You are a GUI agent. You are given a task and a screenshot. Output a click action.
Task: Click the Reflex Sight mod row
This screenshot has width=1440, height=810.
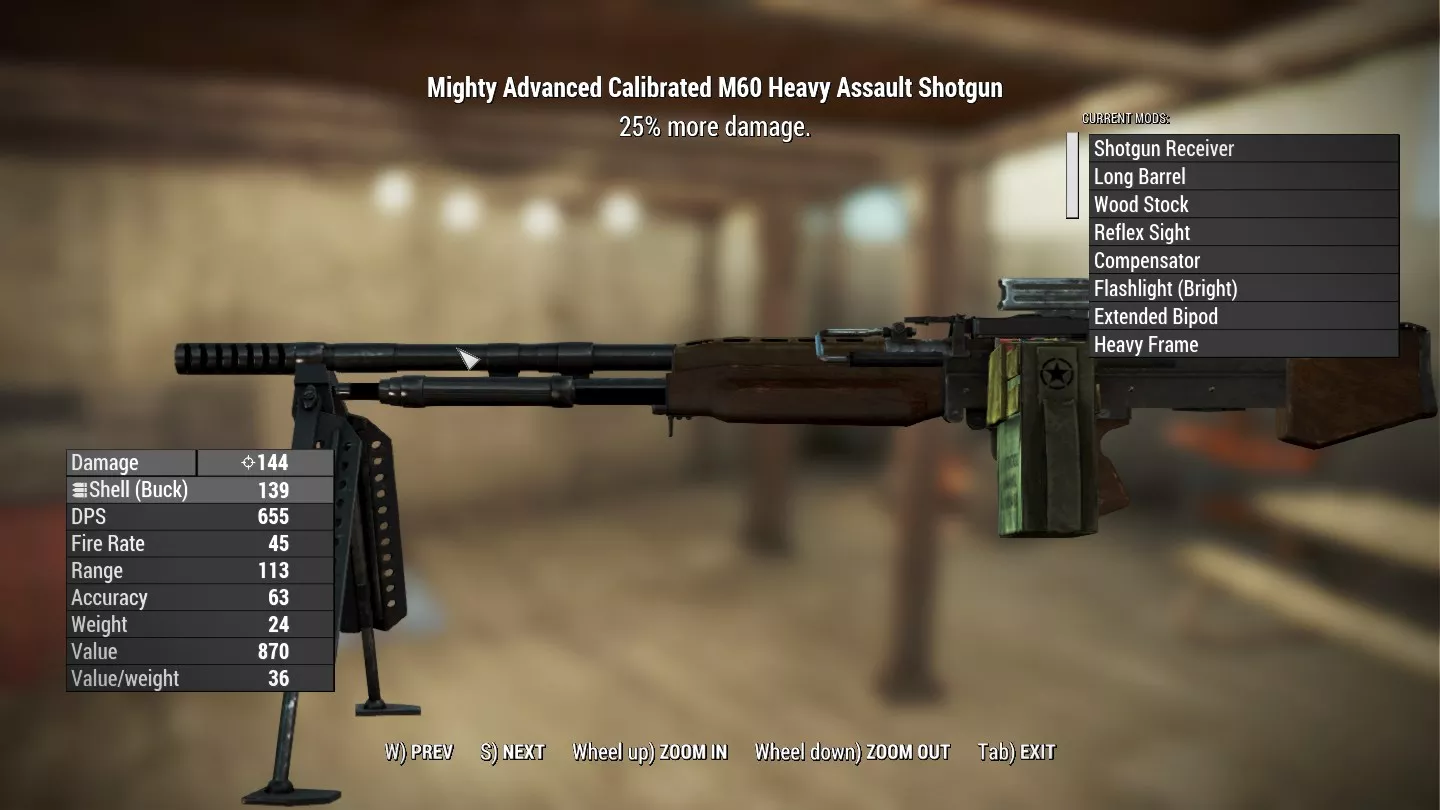click(x=1243, y=233)
